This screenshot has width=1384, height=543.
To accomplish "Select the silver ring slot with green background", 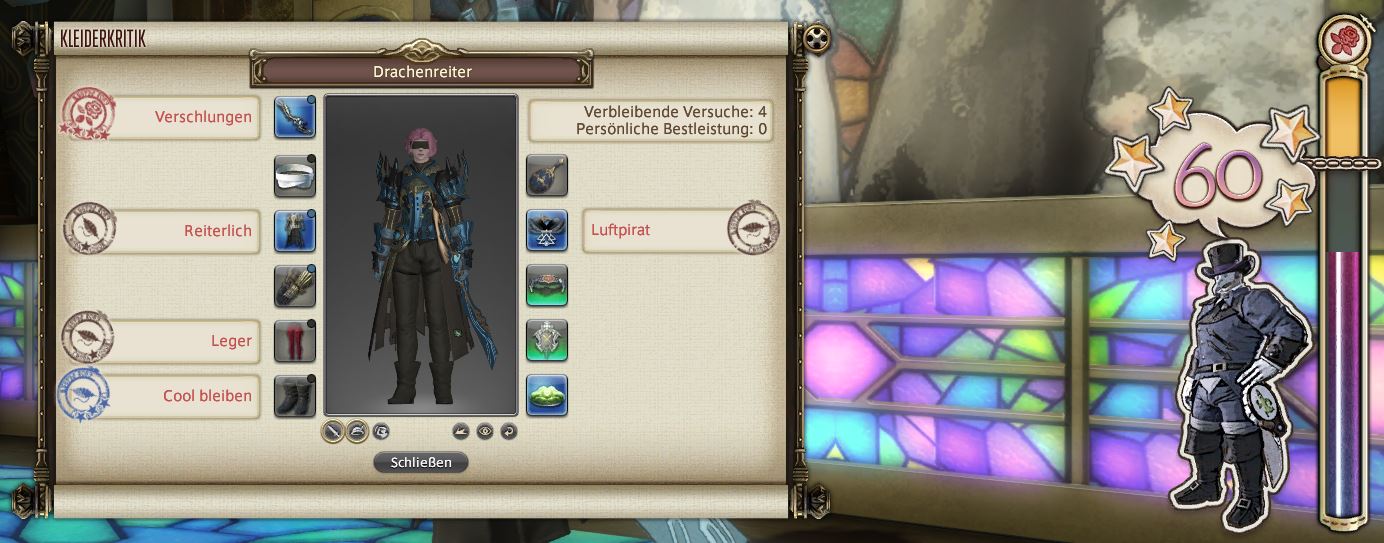I will click(x=547, y=341).
